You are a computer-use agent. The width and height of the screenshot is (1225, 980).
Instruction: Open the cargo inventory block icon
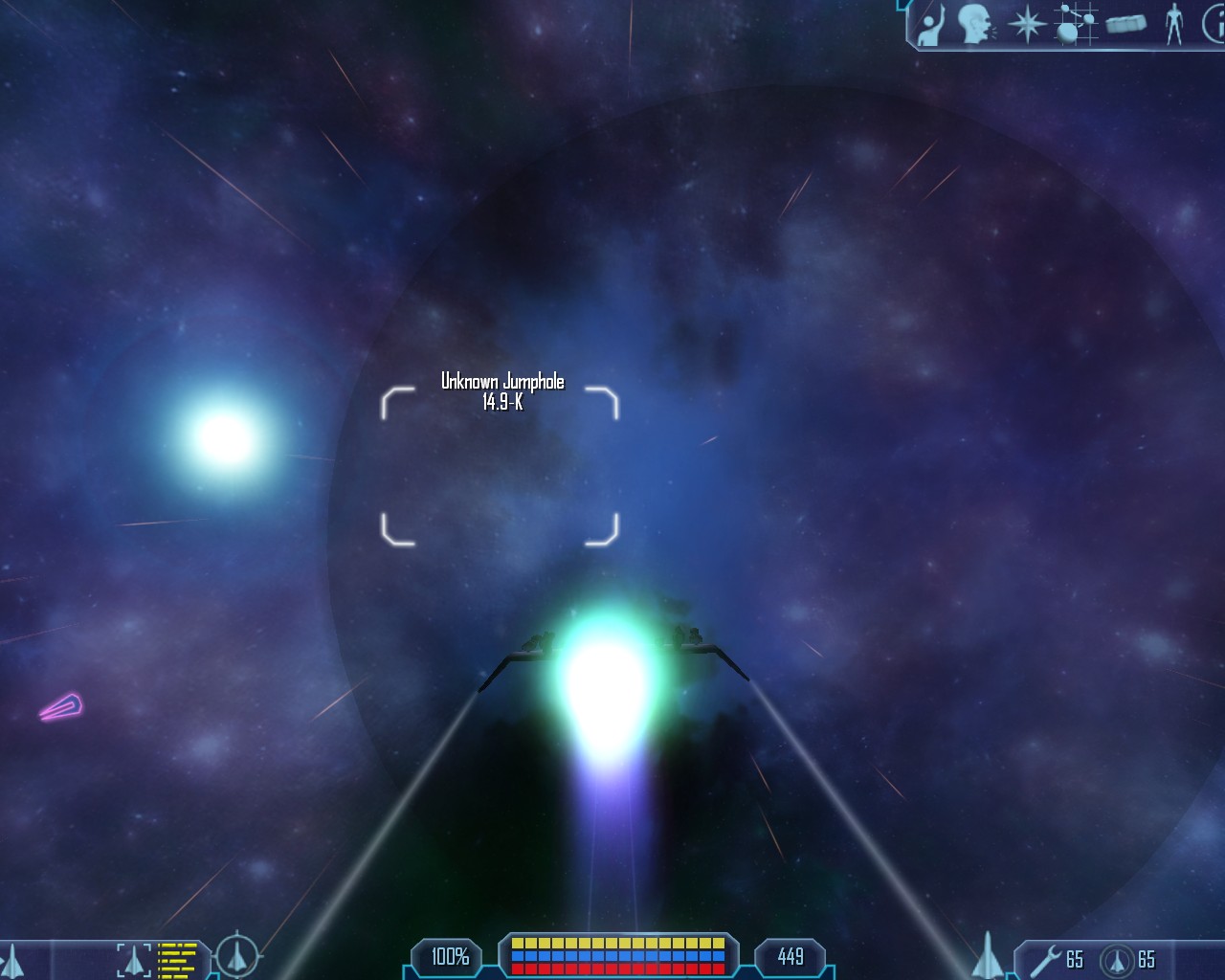(1126, 24)
